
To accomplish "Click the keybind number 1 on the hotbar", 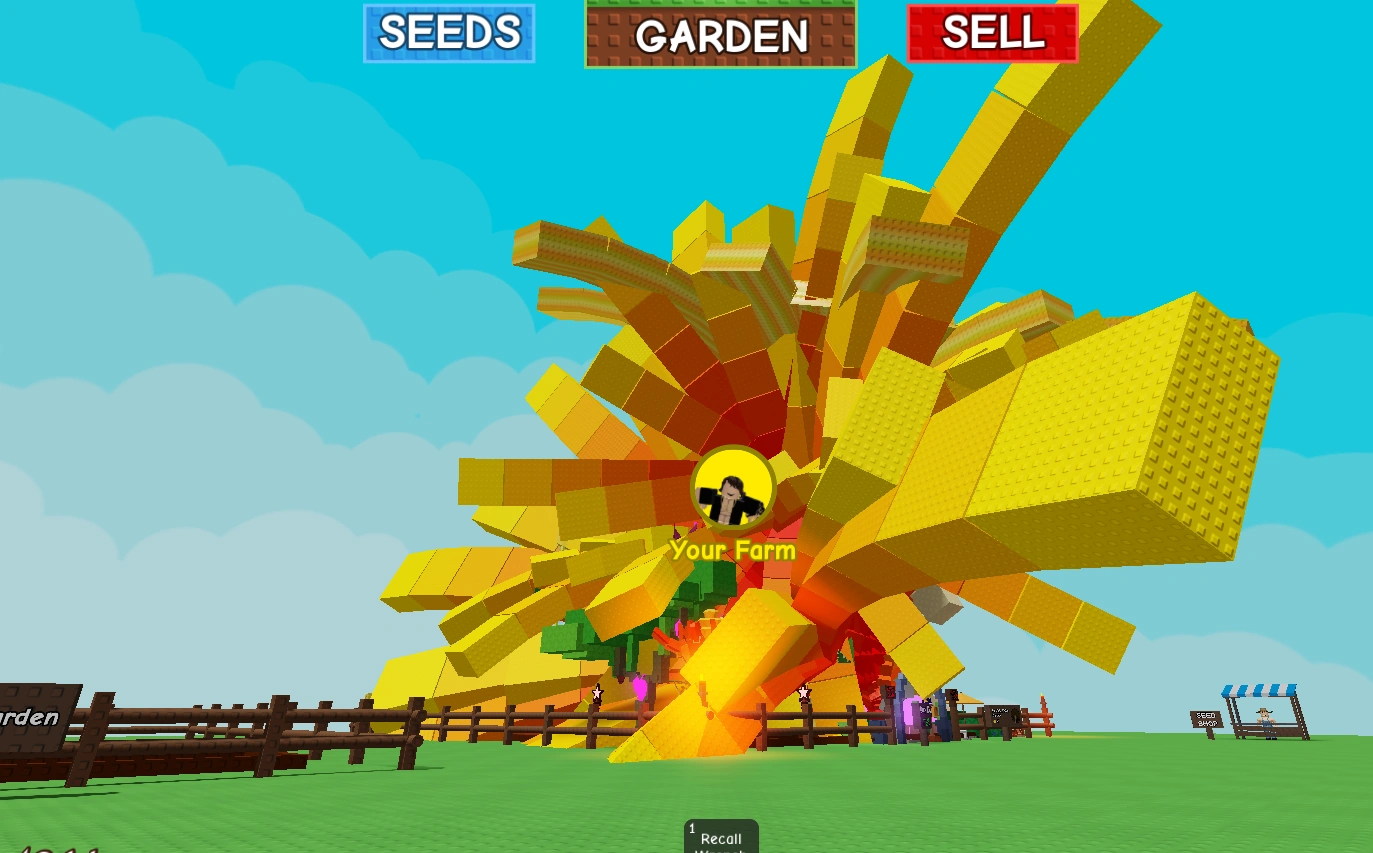I will [692, 827].
